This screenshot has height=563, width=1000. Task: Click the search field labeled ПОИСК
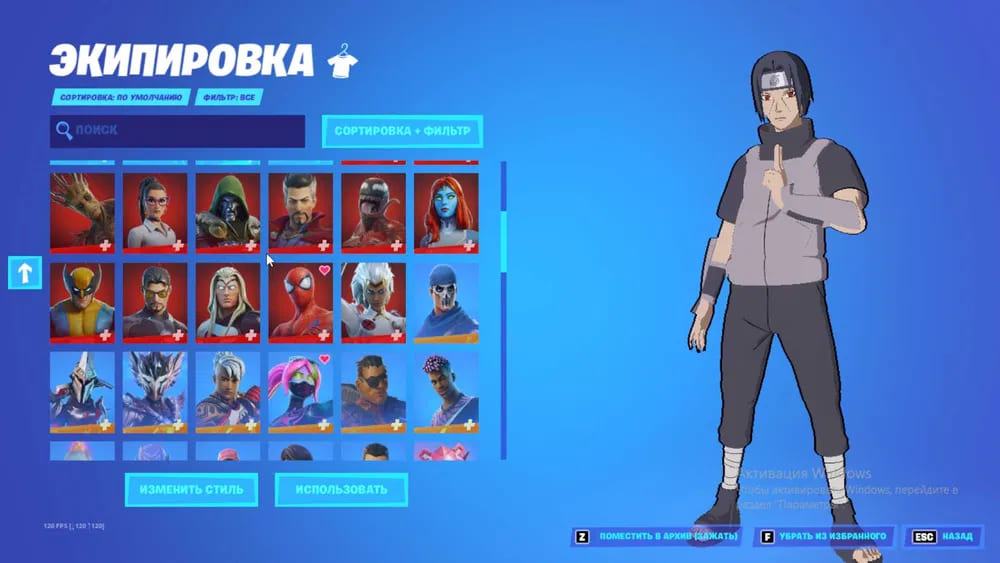pyautogui.click(x=178, y=131)
